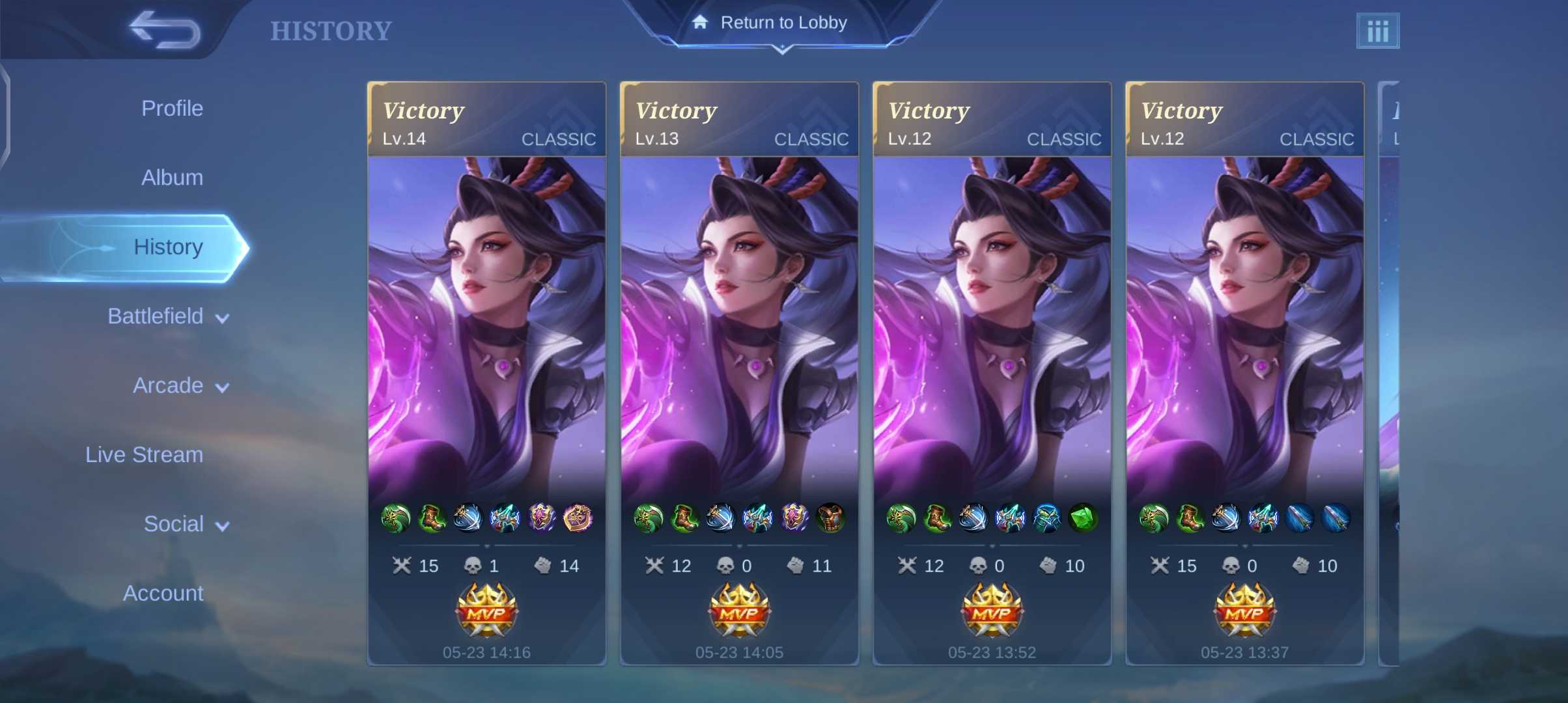Switch to the Profile tab
1568x703 pixels.
point(172,108)
